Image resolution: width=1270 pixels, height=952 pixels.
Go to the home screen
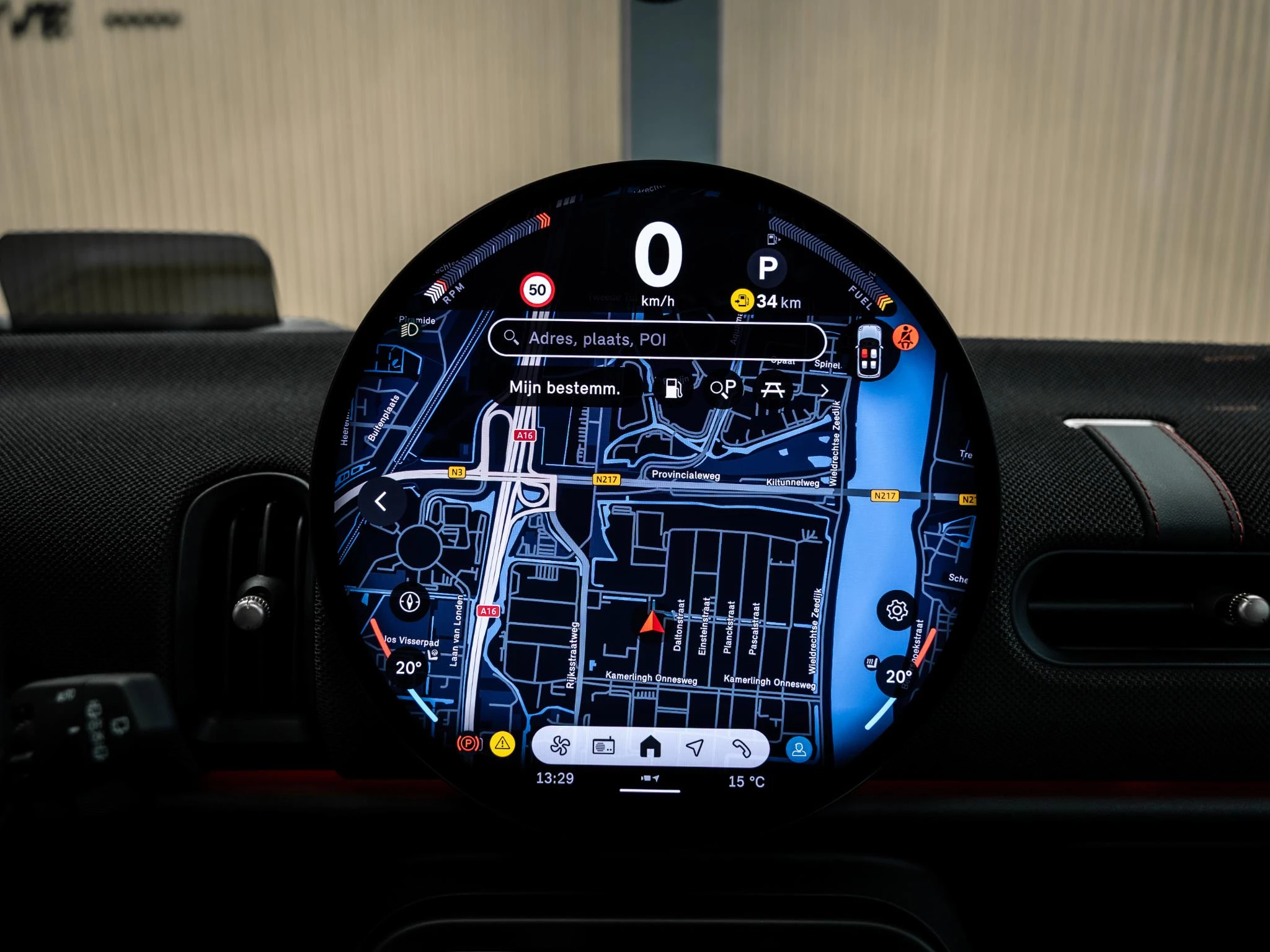coord(650,747)
